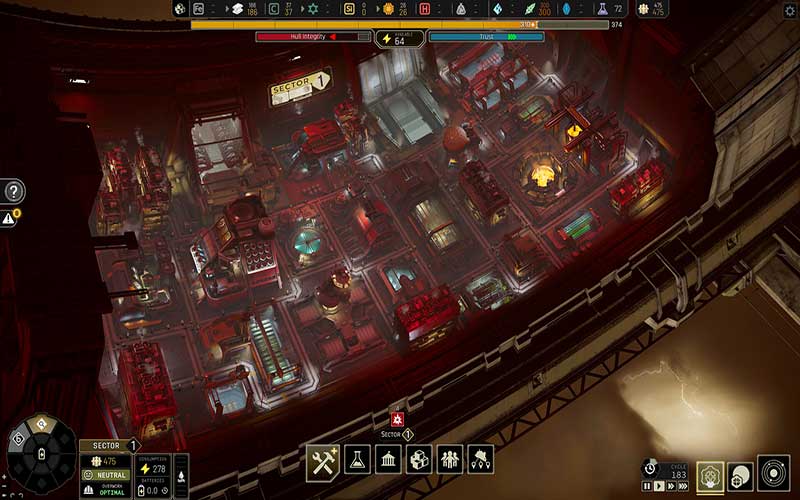Click the red alert icon above Sector 1 label
Screen dimensions: 800x500
397,418
